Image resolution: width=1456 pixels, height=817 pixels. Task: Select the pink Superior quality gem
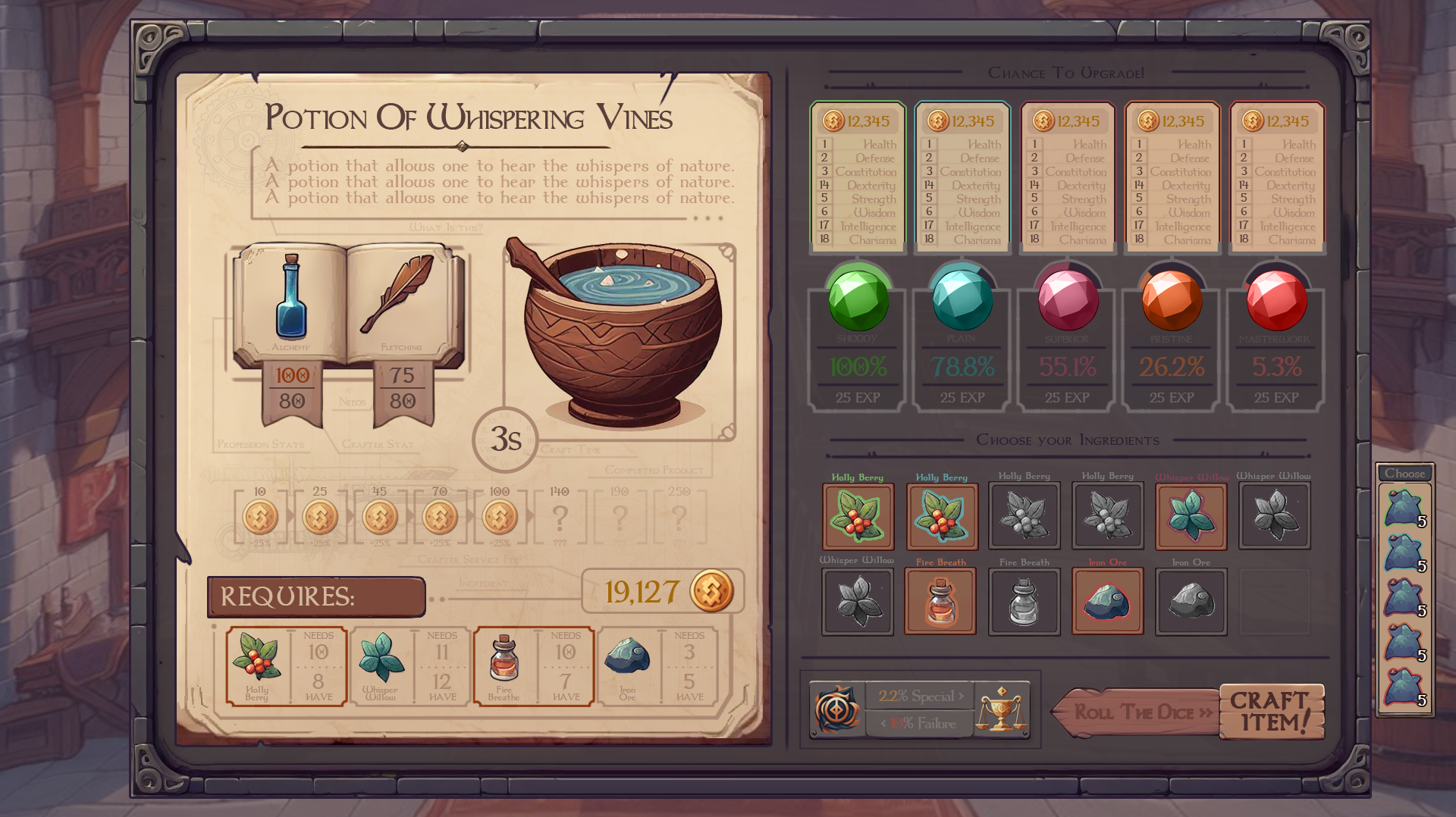point(1067,299)
